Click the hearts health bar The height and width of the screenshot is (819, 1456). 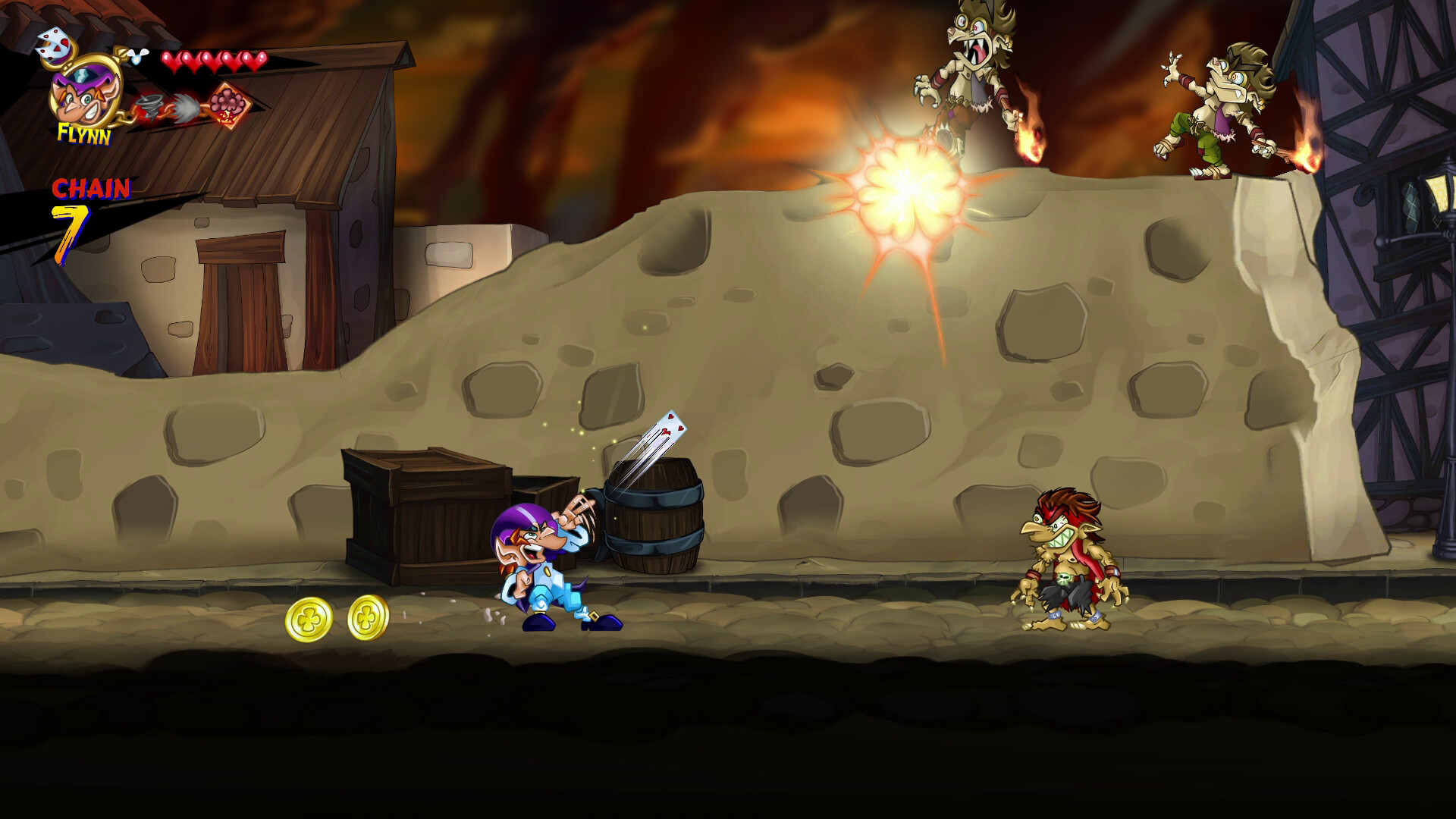point(212,61)
